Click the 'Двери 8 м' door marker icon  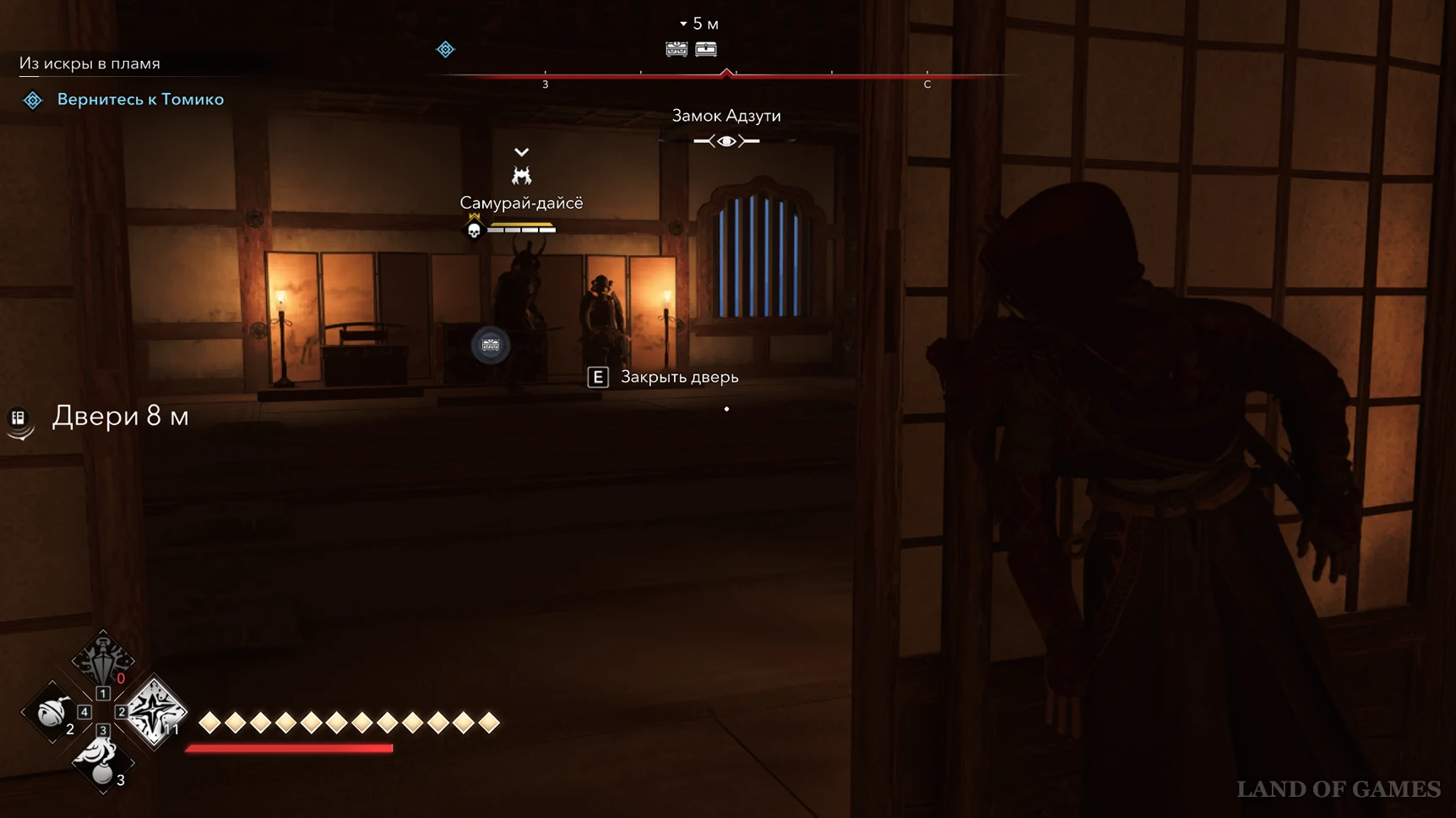19,417
